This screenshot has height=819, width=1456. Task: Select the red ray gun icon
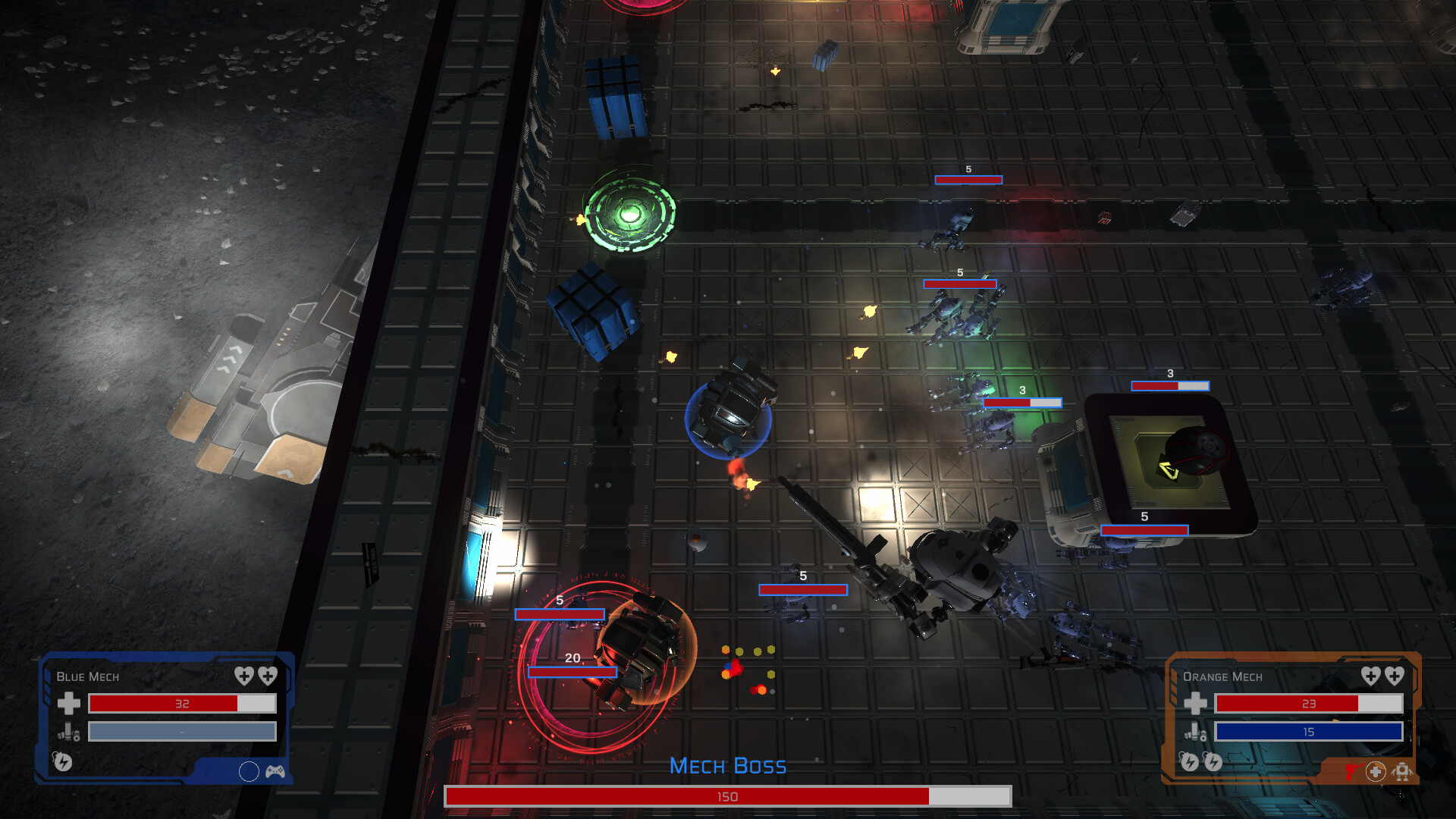(x=1354, y=771)
